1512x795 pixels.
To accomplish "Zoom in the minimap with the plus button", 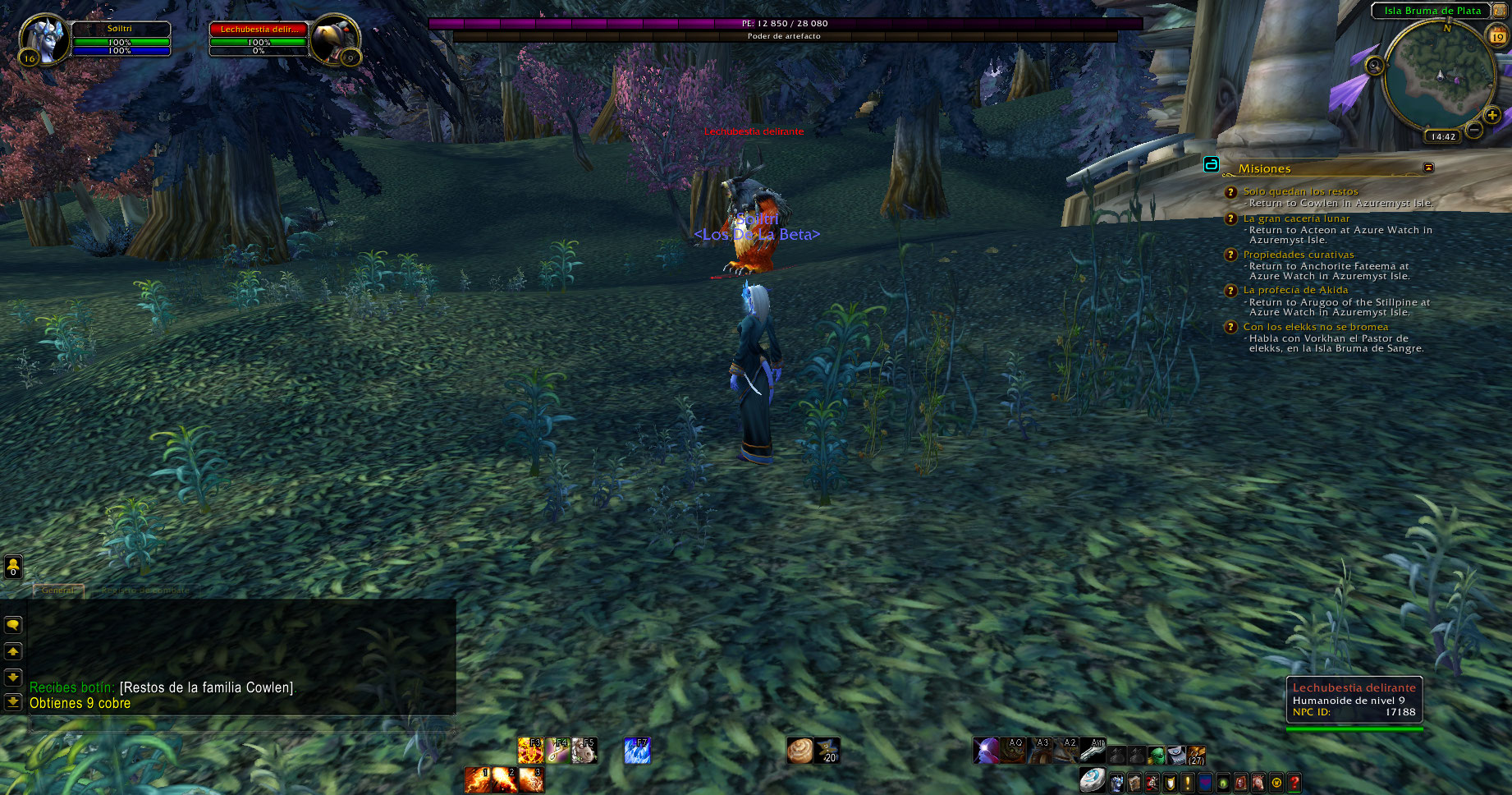I will [1491, 115].
